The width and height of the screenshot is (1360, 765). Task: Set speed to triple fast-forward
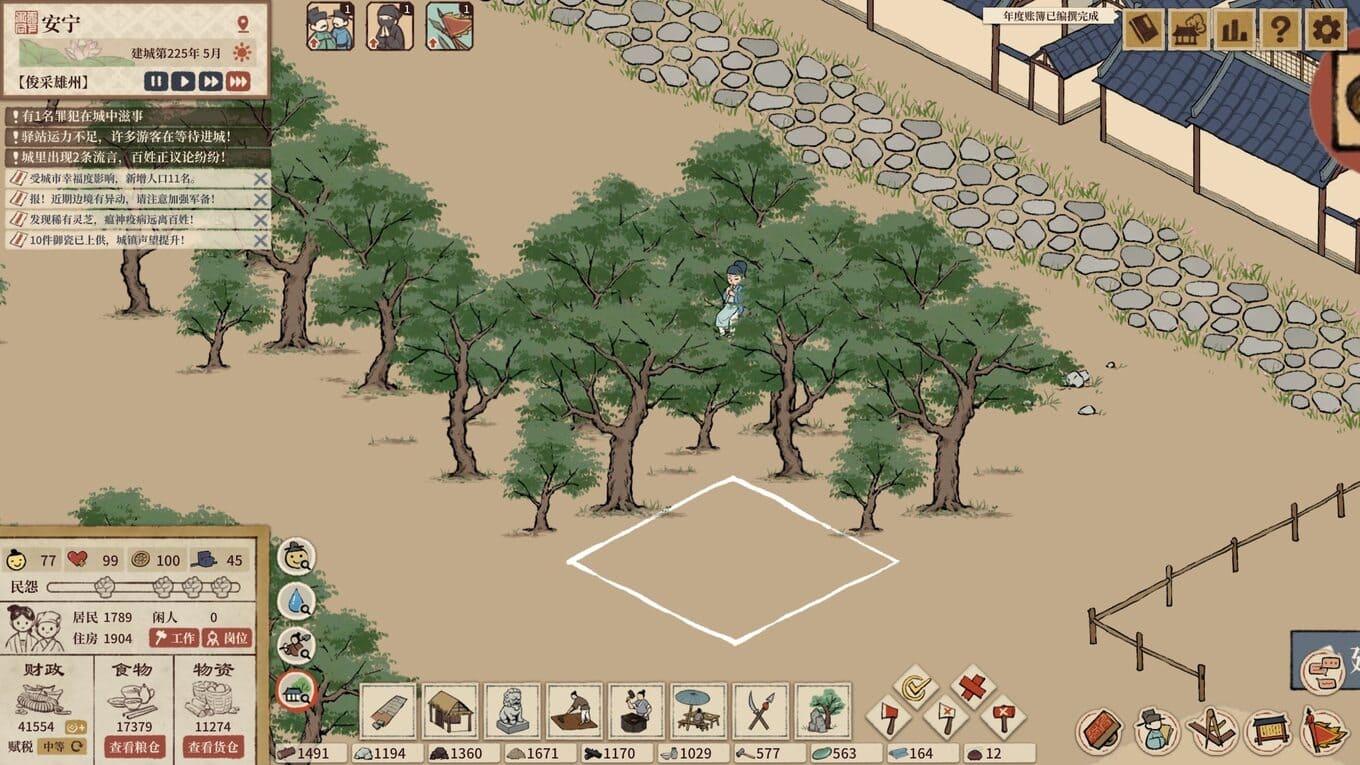tap(238, 81)
